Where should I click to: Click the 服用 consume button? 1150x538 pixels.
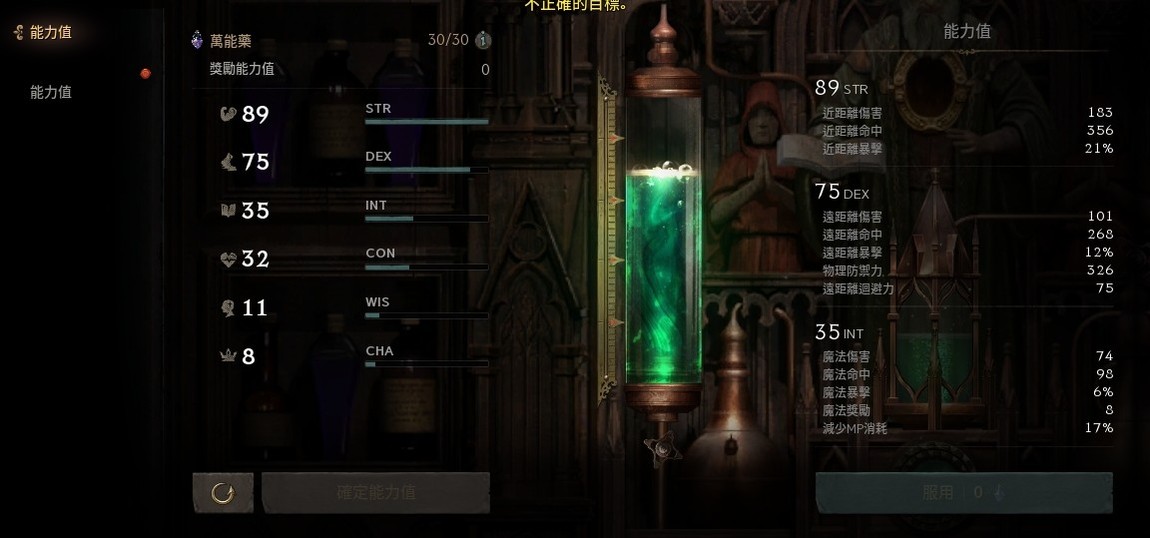point(963,492)
